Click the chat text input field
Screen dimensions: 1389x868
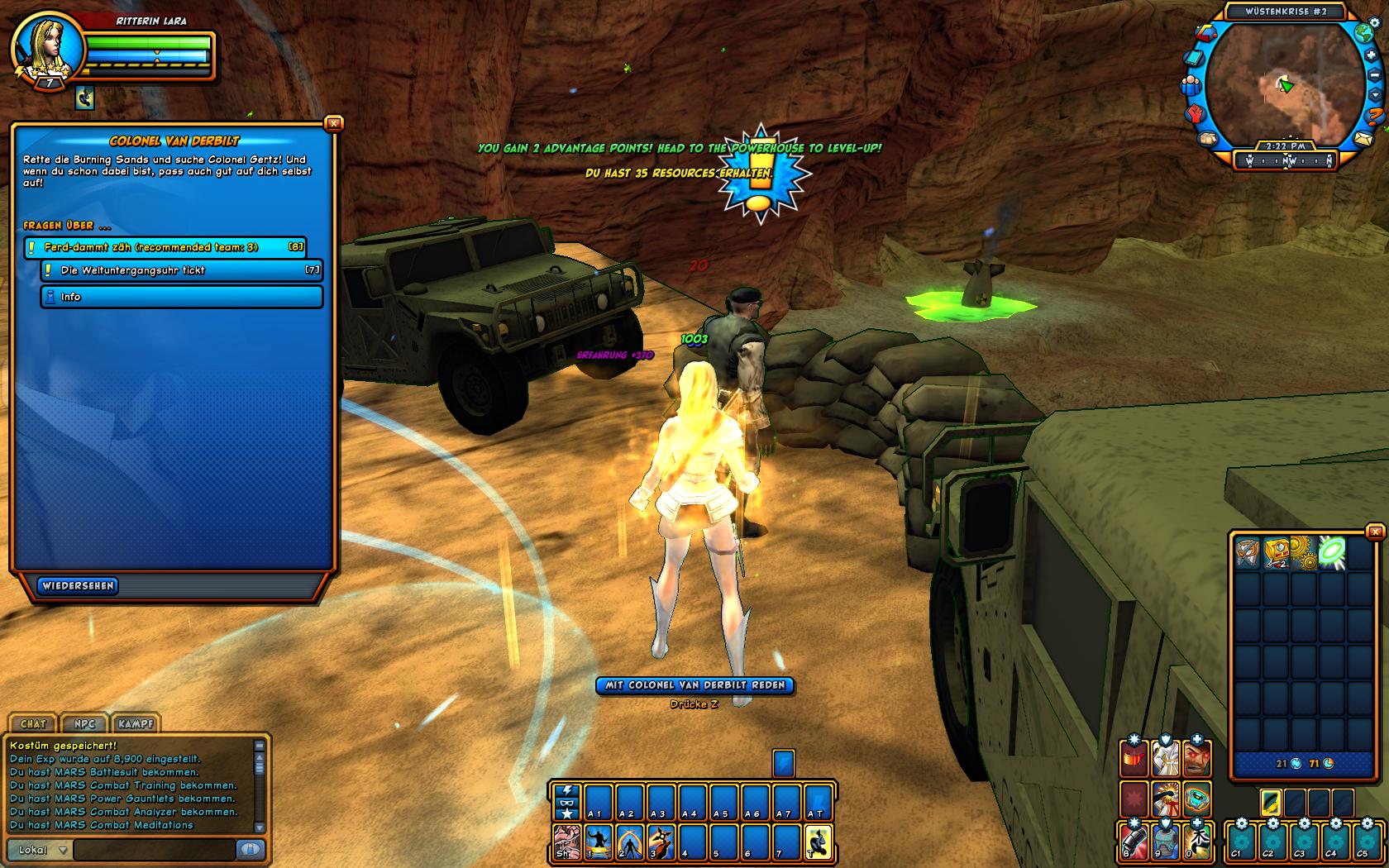pos(155,850)
